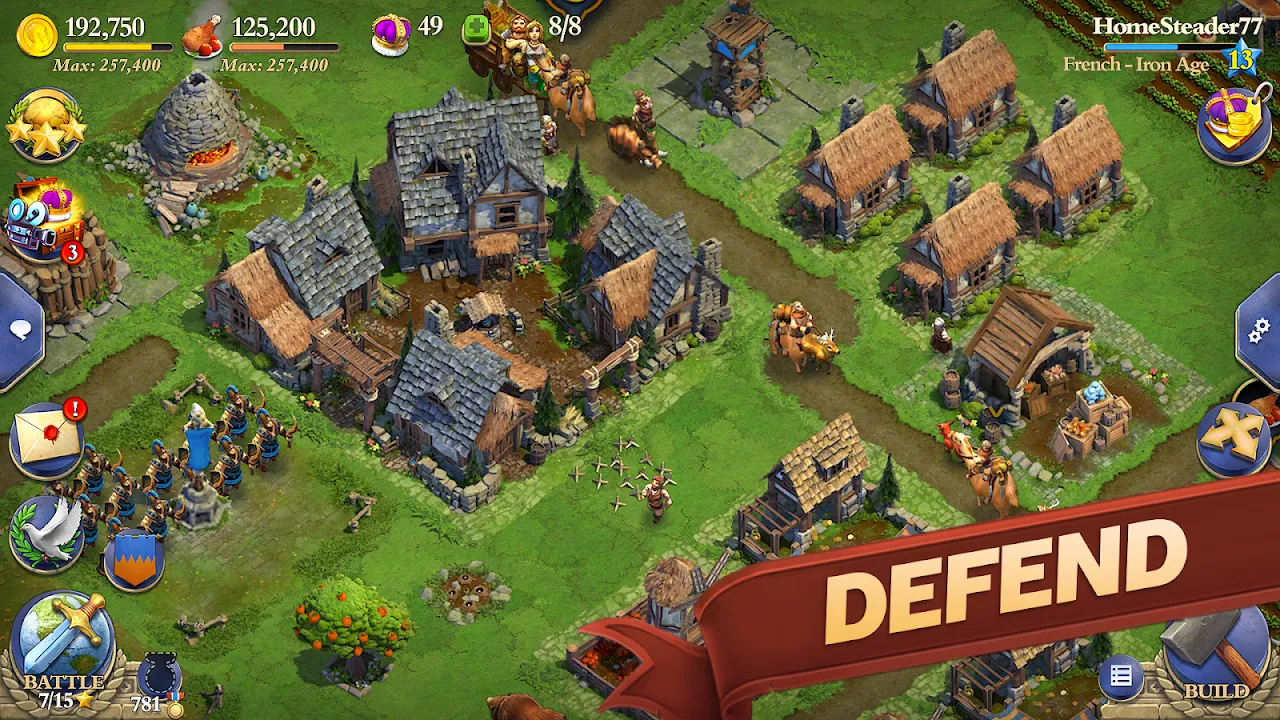
Task: Open the supply chest with 3 badge
Action: [x=40, y=215]
